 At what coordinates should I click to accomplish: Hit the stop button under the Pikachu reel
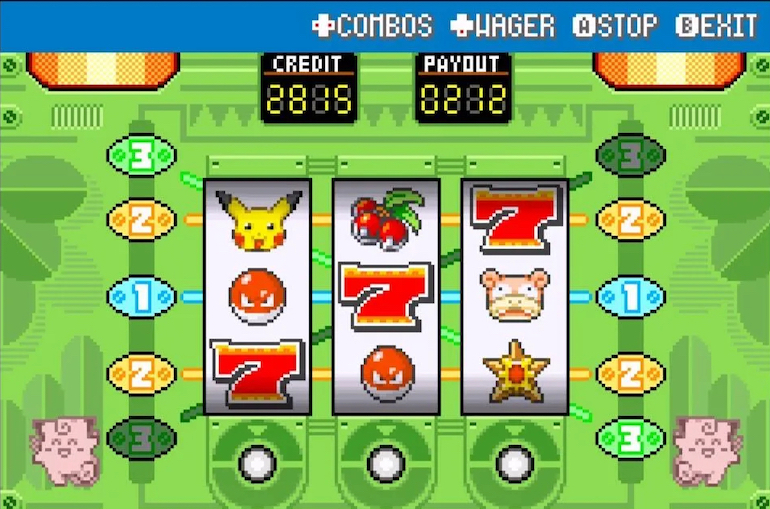pos(257,462)
